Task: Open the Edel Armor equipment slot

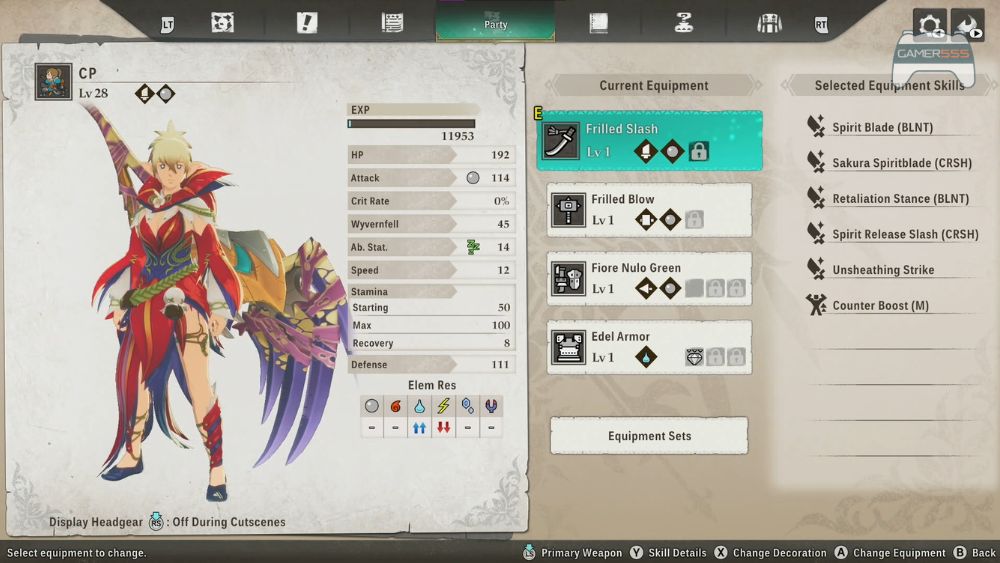Action: coord(649,347)
